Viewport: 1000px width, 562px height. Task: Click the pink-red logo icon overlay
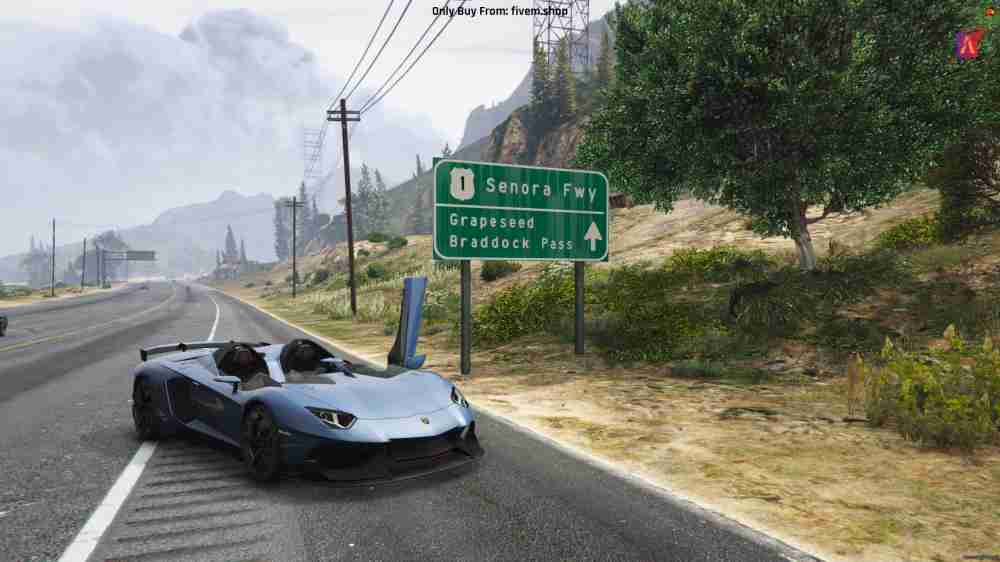[968, 44]
